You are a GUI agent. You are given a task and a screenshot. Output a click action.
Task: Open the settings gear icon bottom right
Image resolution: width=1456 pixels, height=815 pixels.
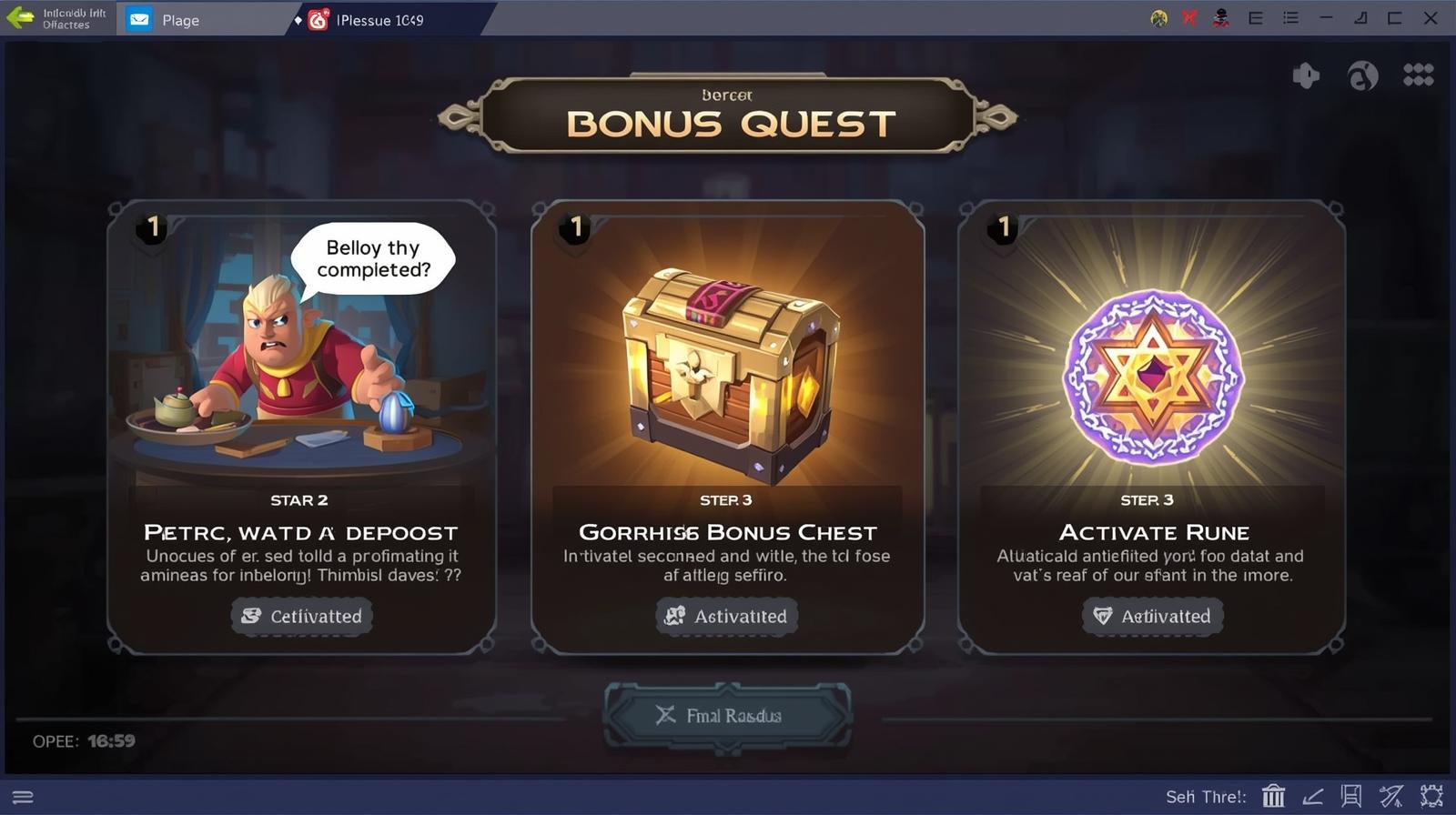tap(1431, 795)
